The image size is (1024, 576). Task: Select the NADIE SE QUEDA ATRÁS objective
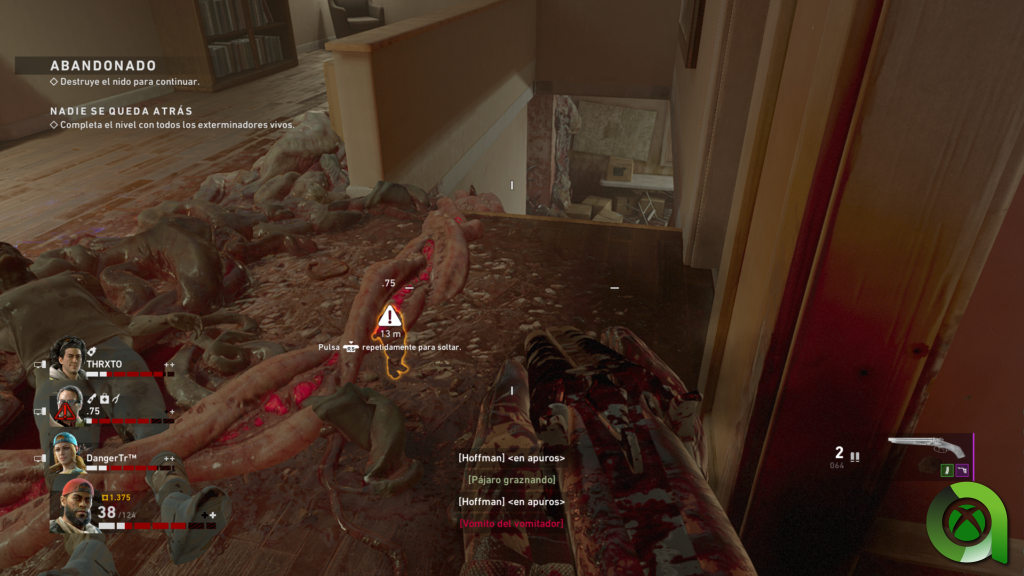pos(121,111)
